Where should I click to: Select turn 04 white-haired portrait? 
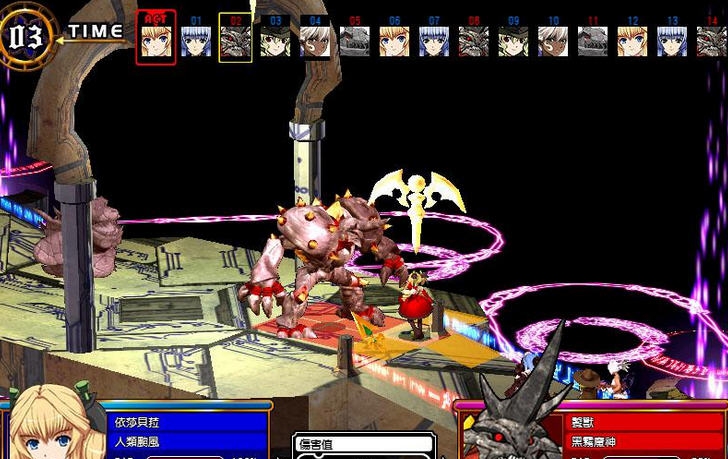315,40
